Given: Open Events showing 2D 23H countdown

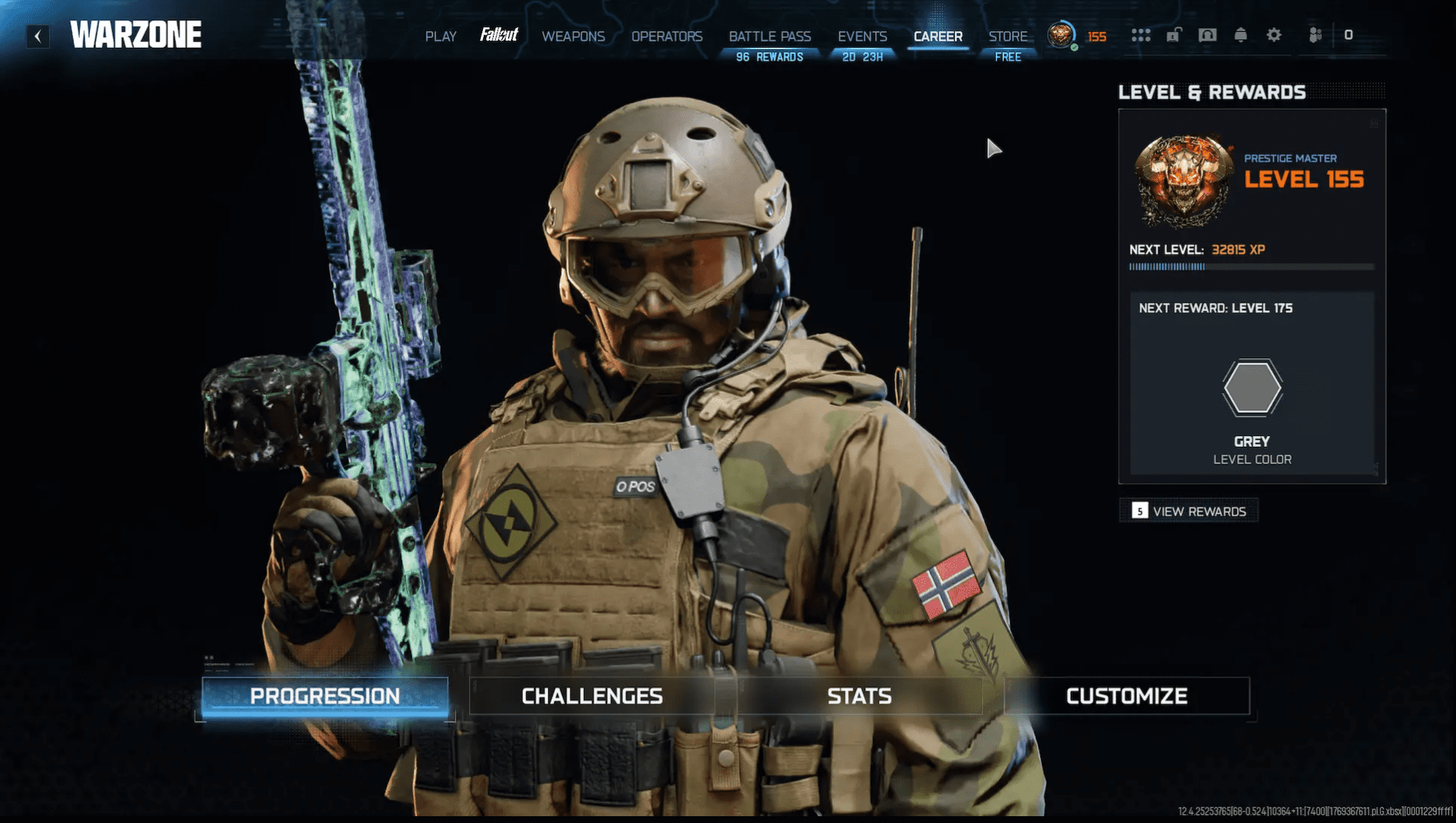Looking at the screenshot, I should [x=861, y=36].
